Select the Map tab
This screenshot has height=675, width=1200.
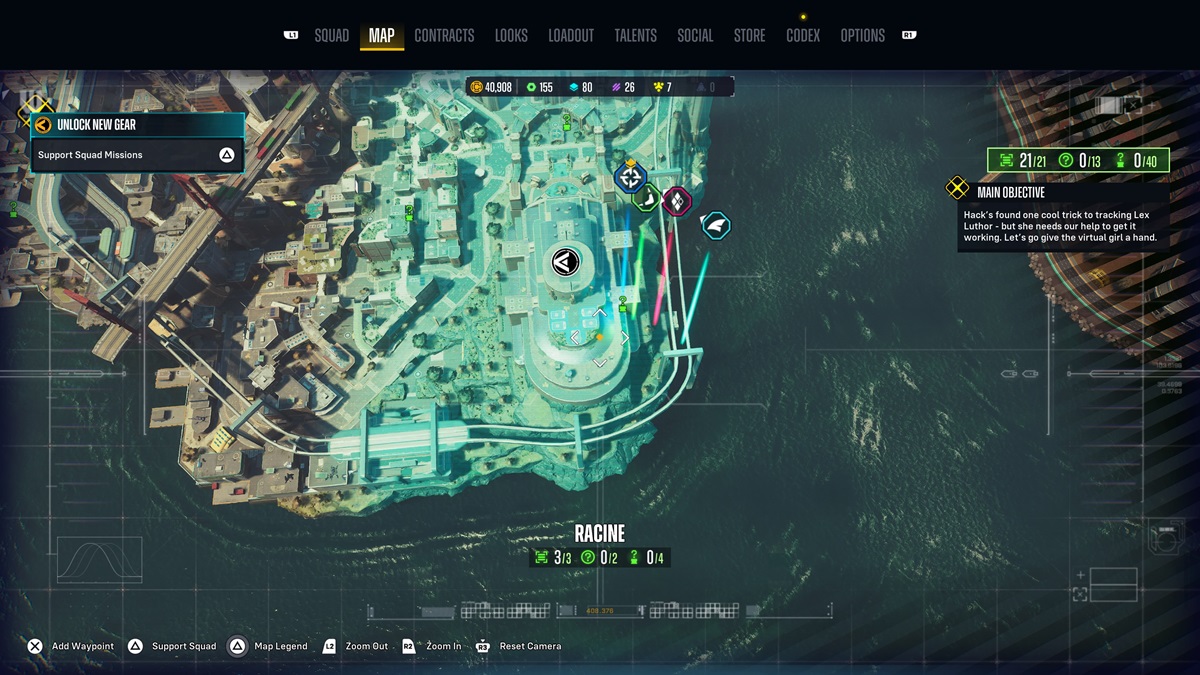coord(381,36)
